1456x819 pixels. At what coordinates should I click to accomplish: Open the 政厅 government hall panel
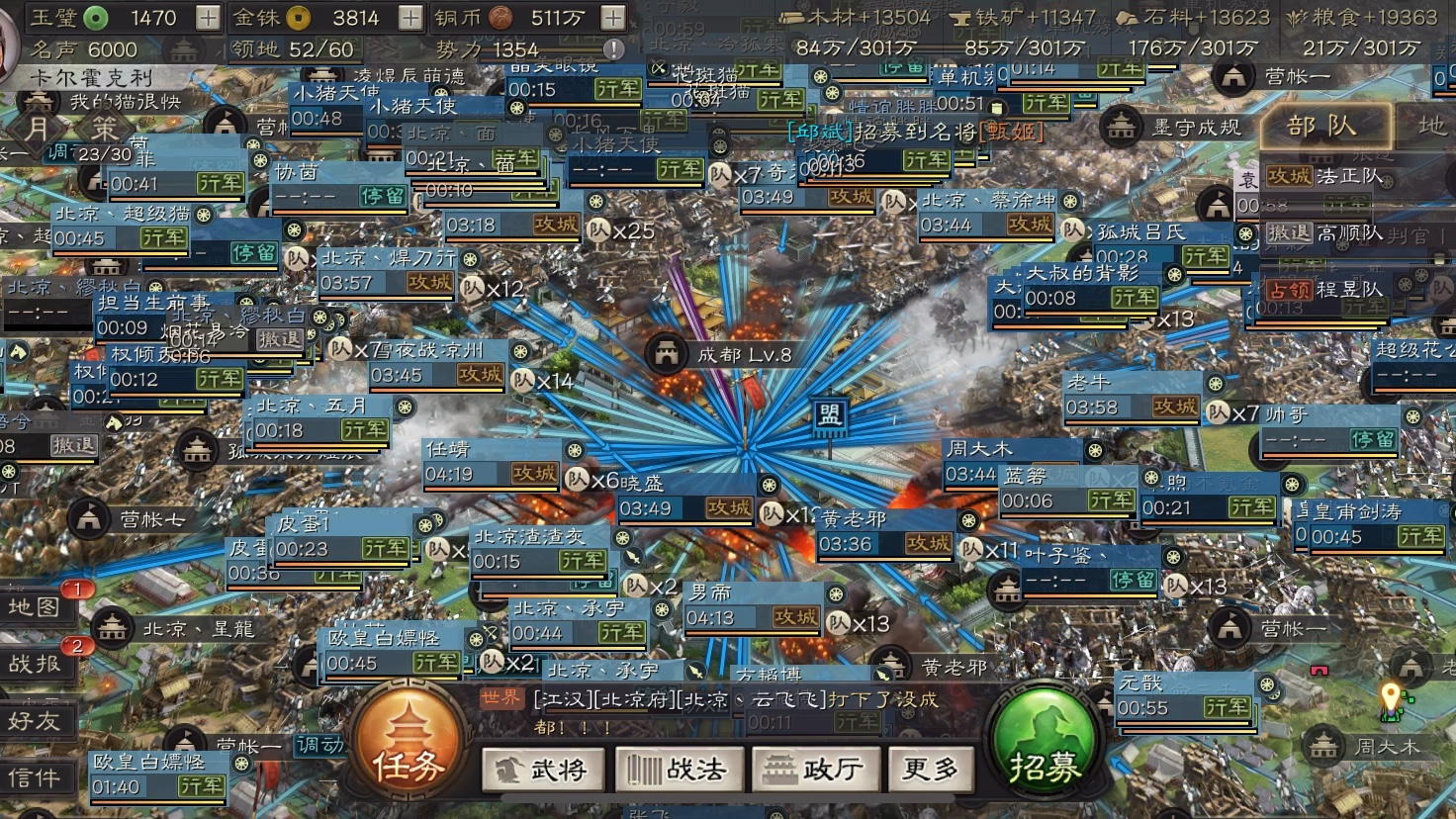tap(815, 769)
